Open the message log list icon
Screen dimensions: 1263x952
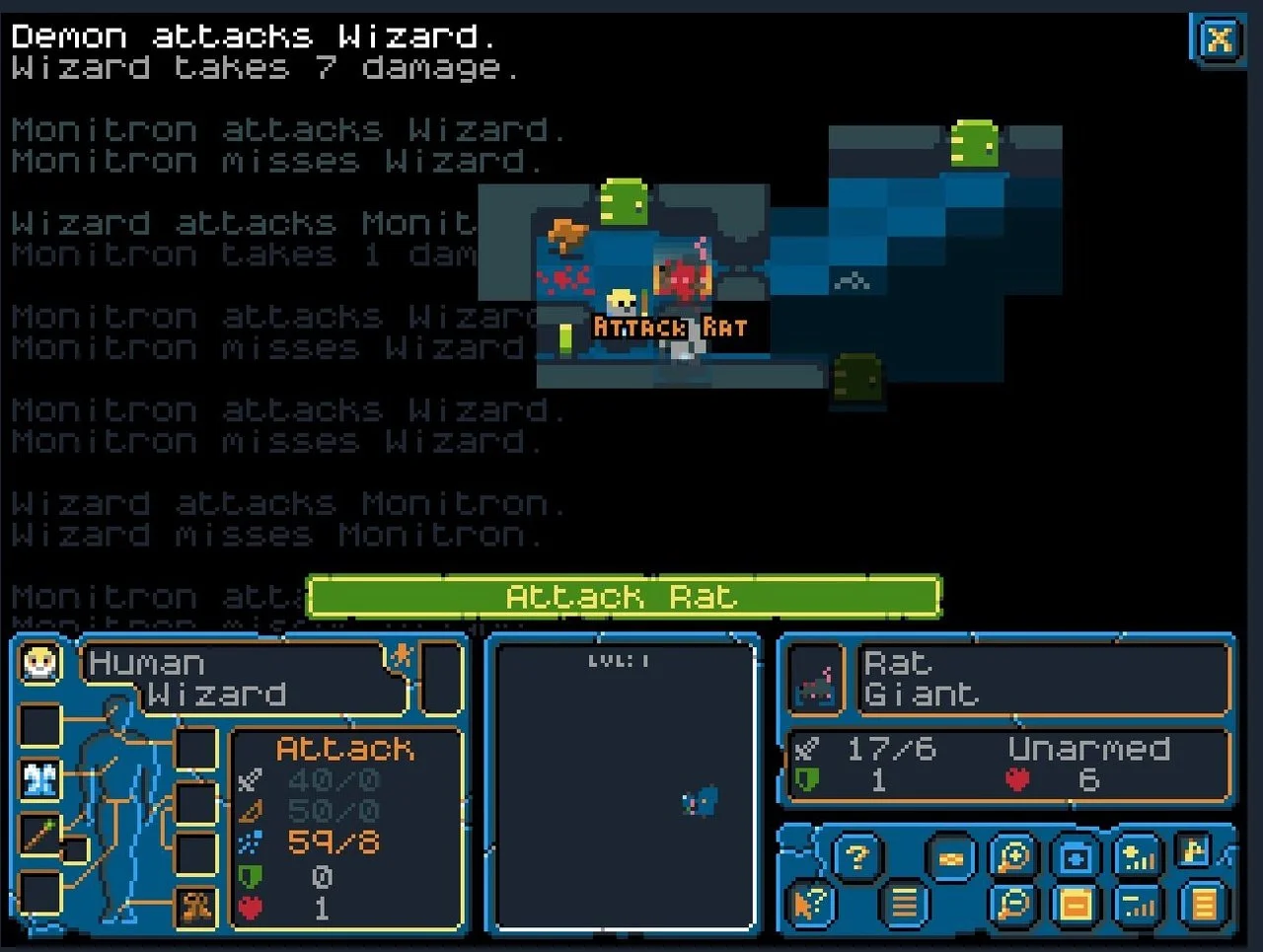tap(905, 905)
